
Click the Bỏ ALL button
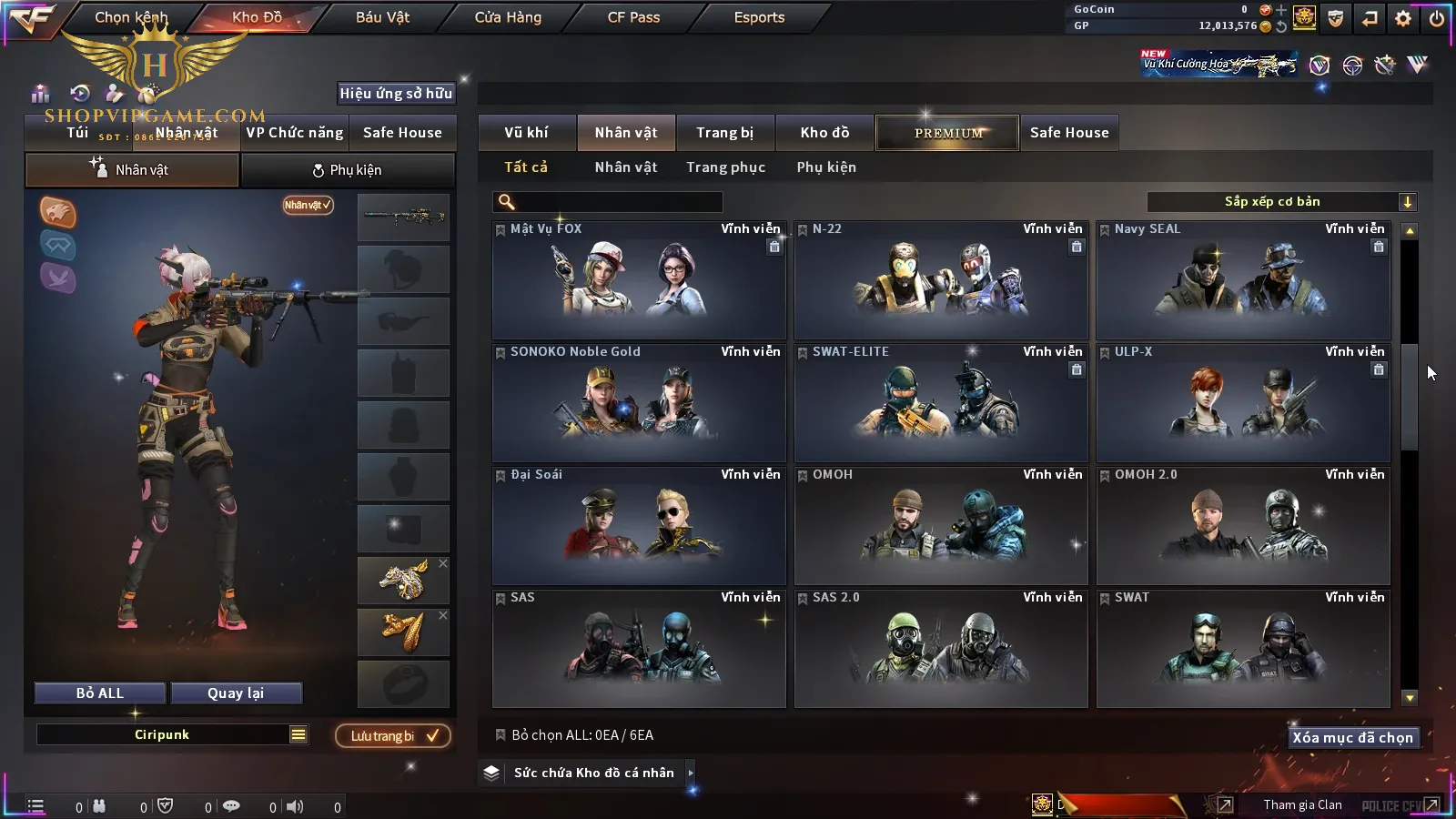pyautogui.click(x=100, y=693)
